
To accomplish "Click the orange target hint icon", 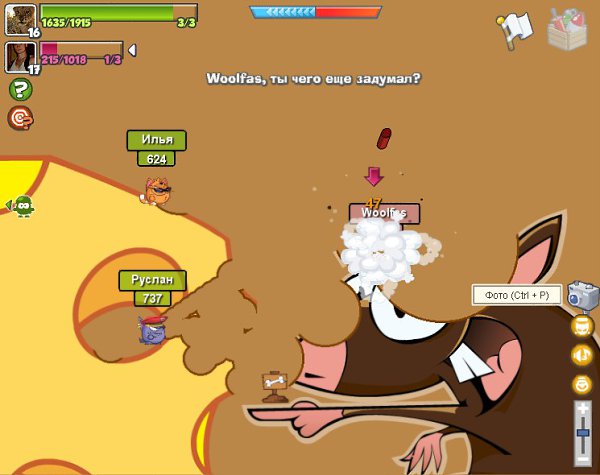I will tap(20, 118).
